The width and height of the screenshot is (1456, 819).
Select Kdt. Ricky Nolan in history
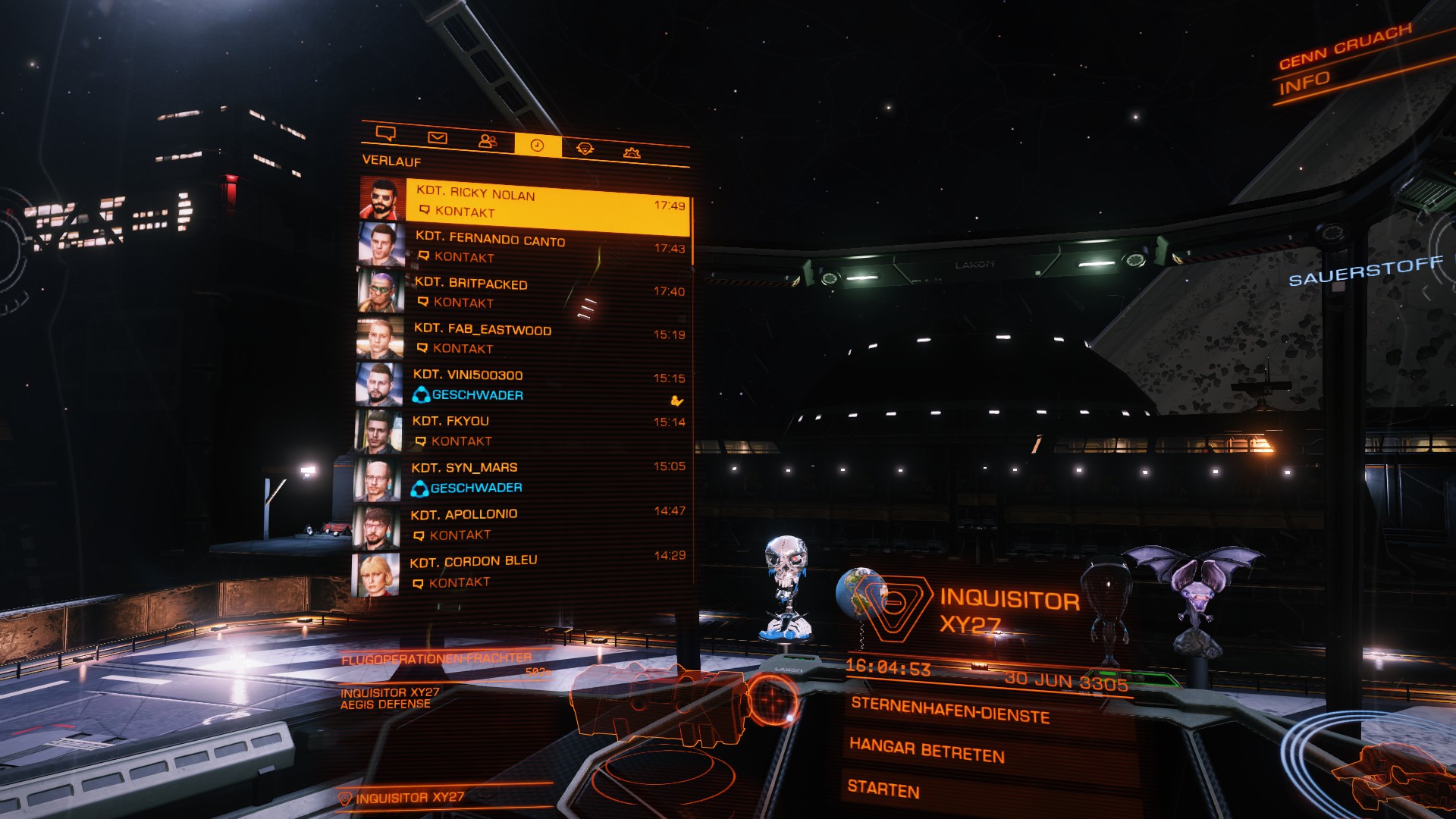(x=546, y=203)
